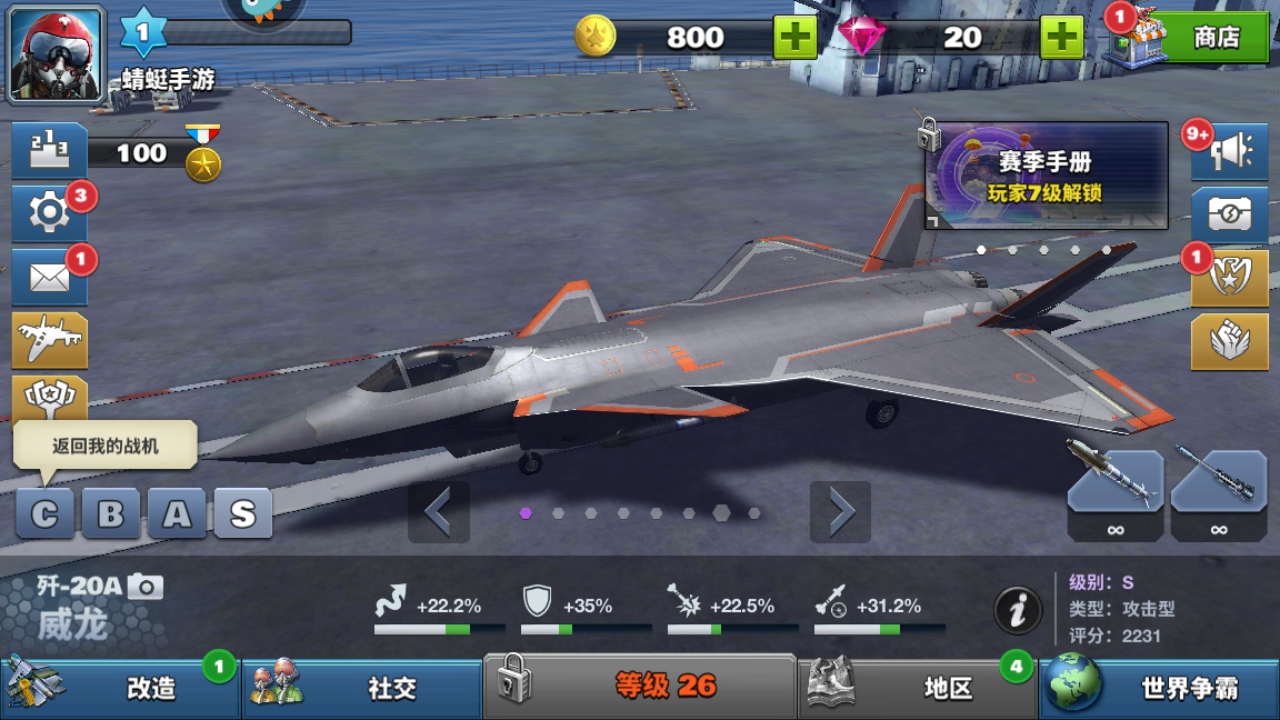
Task: Select the S rank filter
Action: click(243, 512)
